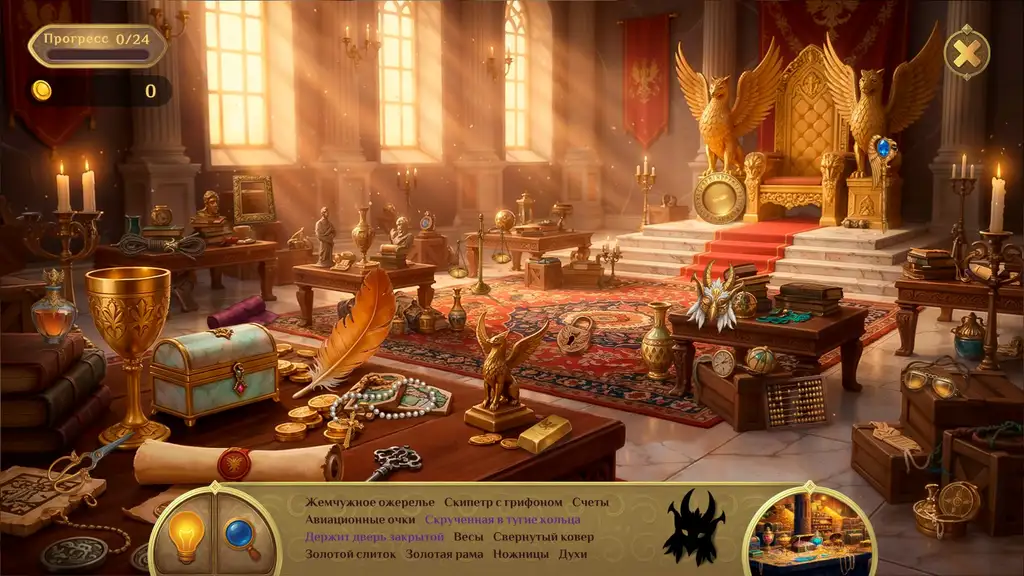Choose the "Весы" list entry
Viewport: 1024px width, 576px height.
(468, 537)
